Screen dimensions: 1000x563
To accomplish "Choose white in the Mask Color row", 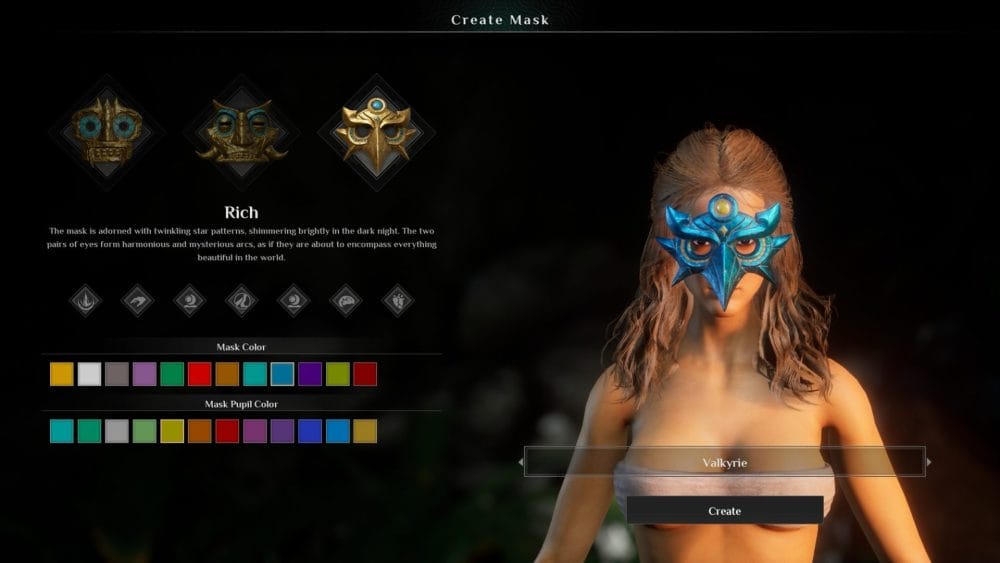I will click(x=90, y=374).
